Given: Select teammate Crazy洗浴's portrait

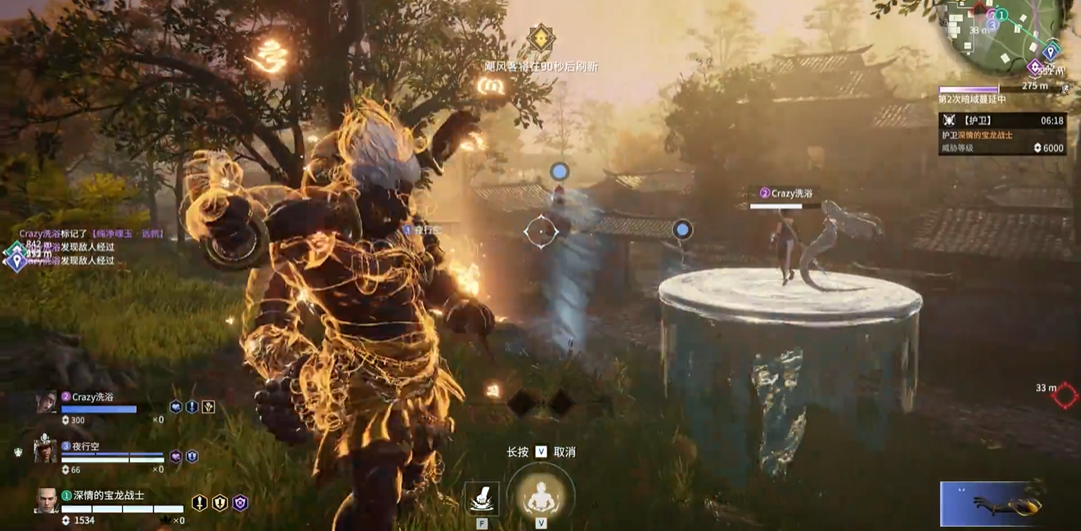Looking at the screenshot, I should coord(46,403).
